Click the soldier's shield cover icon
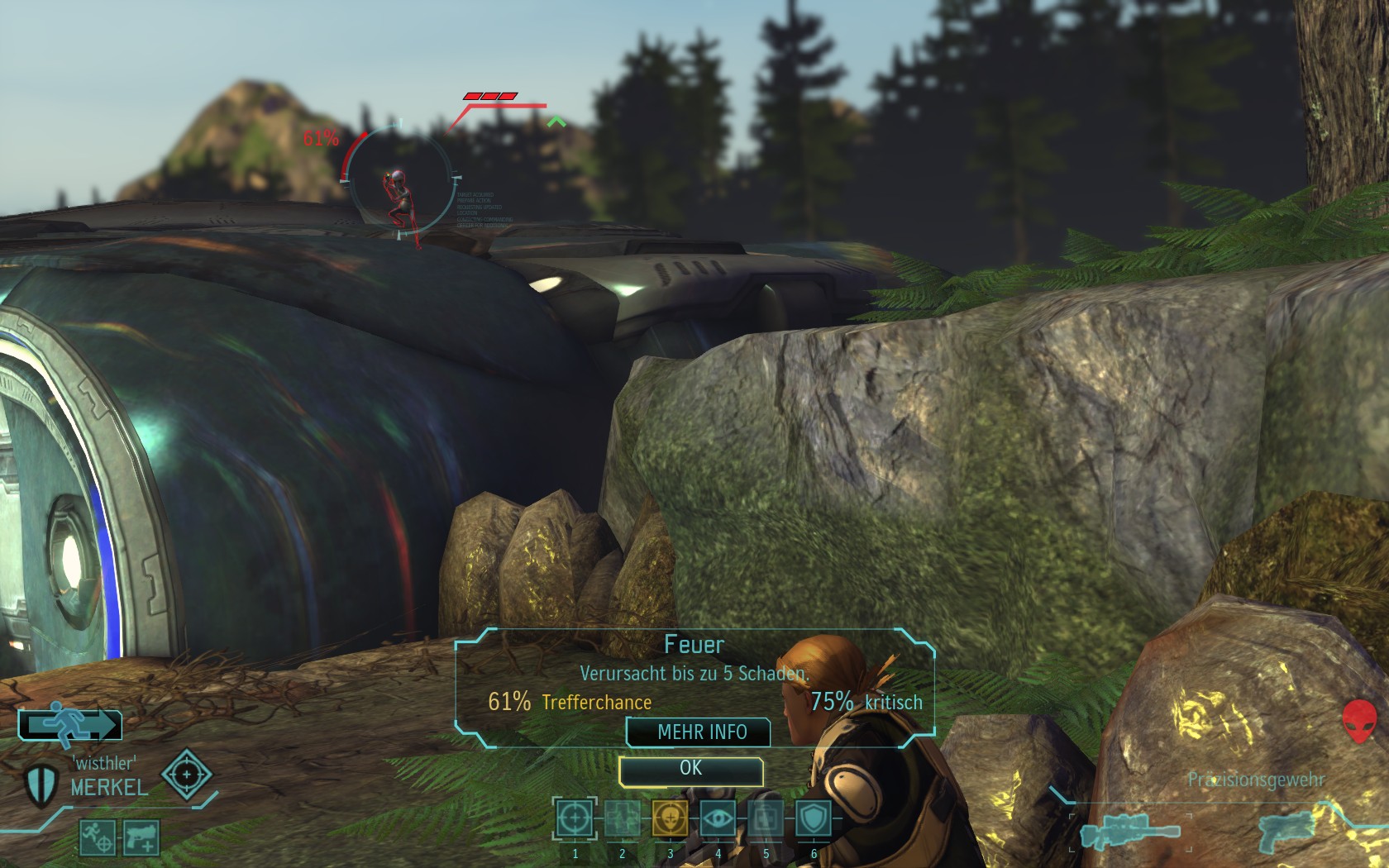Viewport: 1389px width, 868px height. (40, 785)
